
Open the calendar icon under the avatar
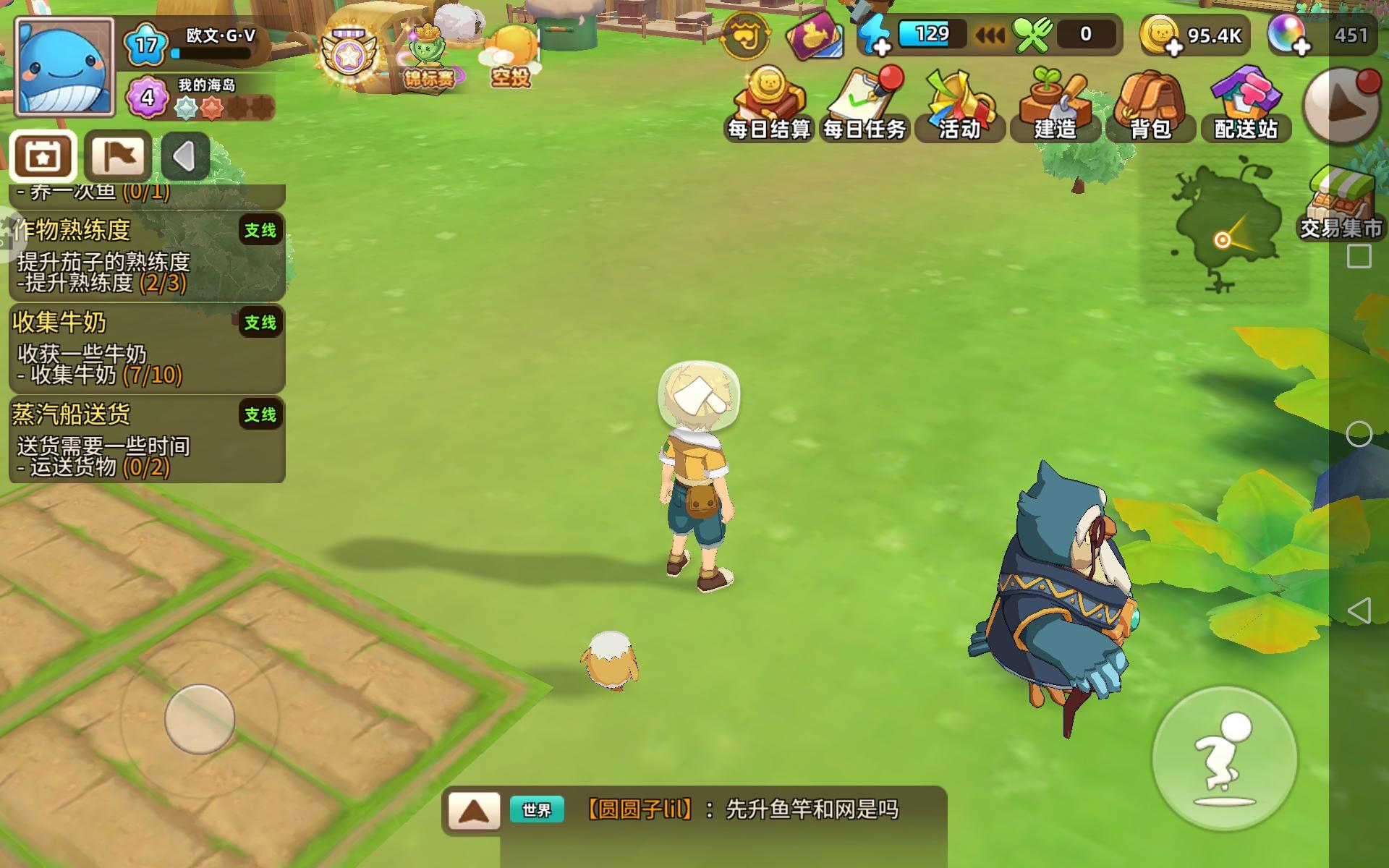[x=41, y=156]
